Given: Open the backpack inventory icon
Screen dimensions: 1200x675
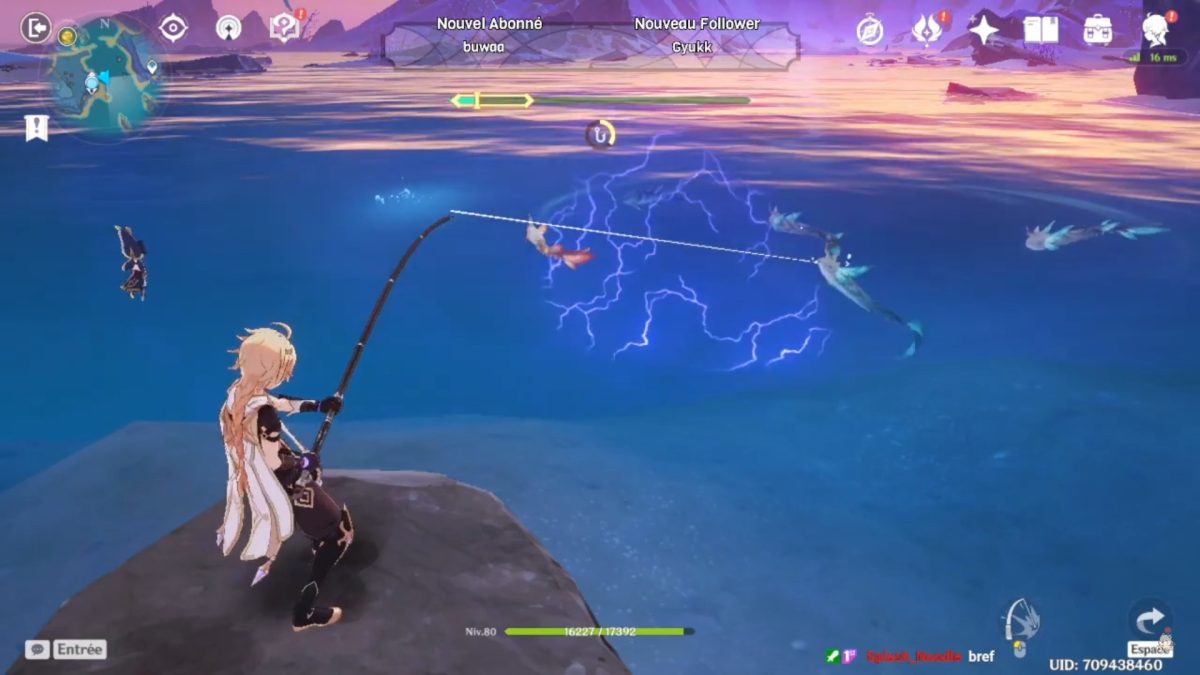Looking at the screenshot, I should pyautogui.click(x=1098, y=30).
